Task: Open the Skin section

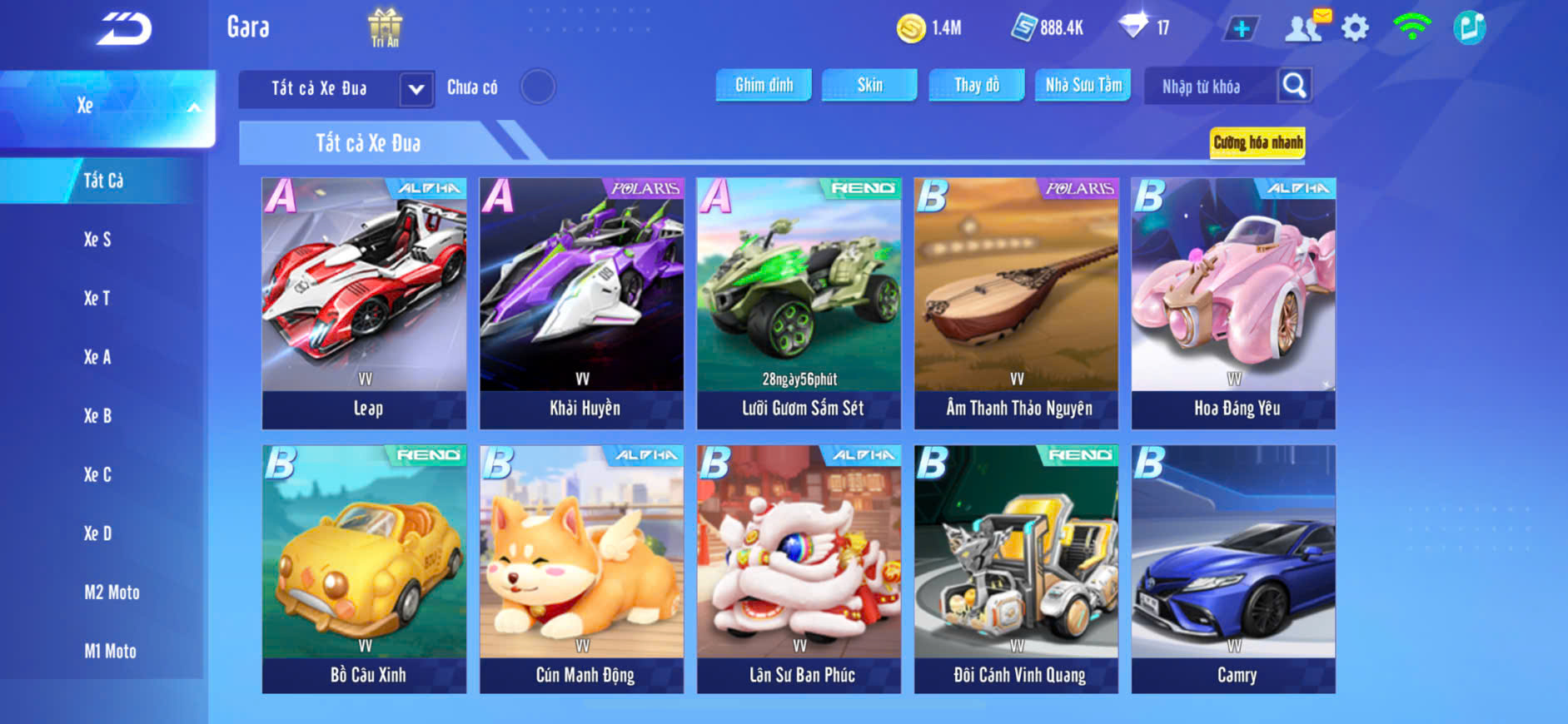Action: (869, 85)
